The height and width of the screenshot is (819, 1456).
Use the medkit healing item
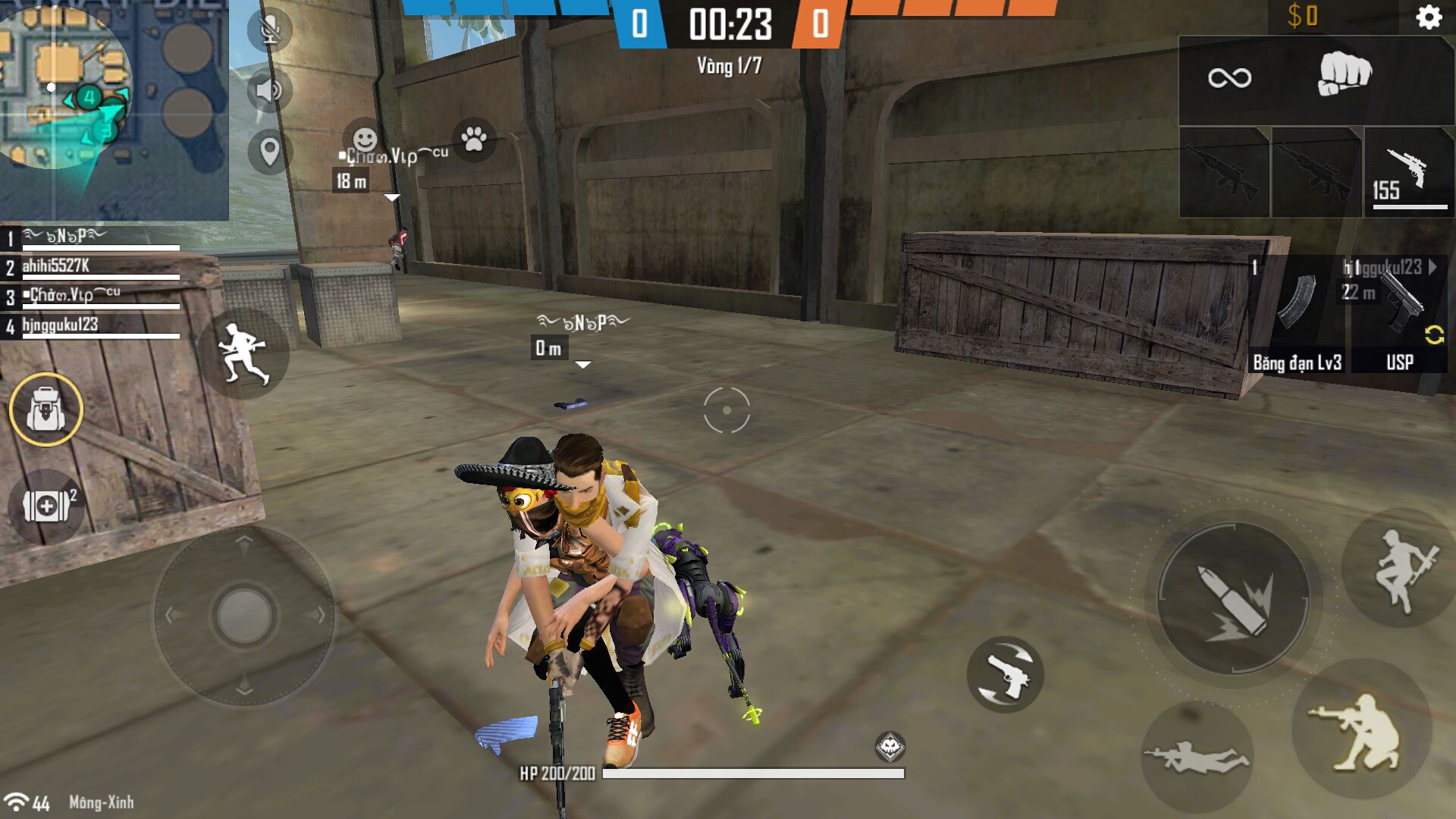point(46,506)
